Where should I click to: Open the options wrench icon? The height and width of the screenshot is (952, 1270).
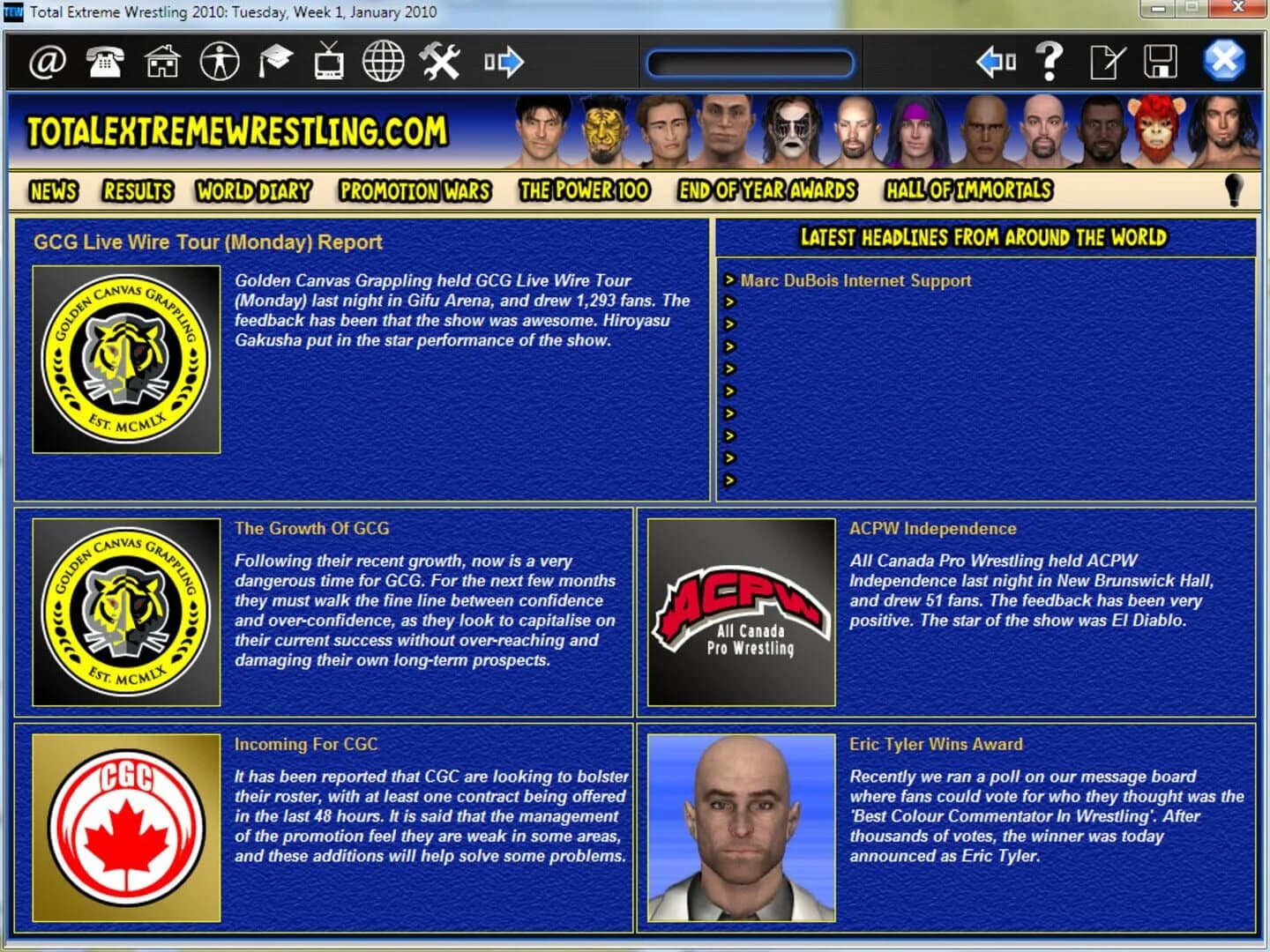(x=441, y=62)
